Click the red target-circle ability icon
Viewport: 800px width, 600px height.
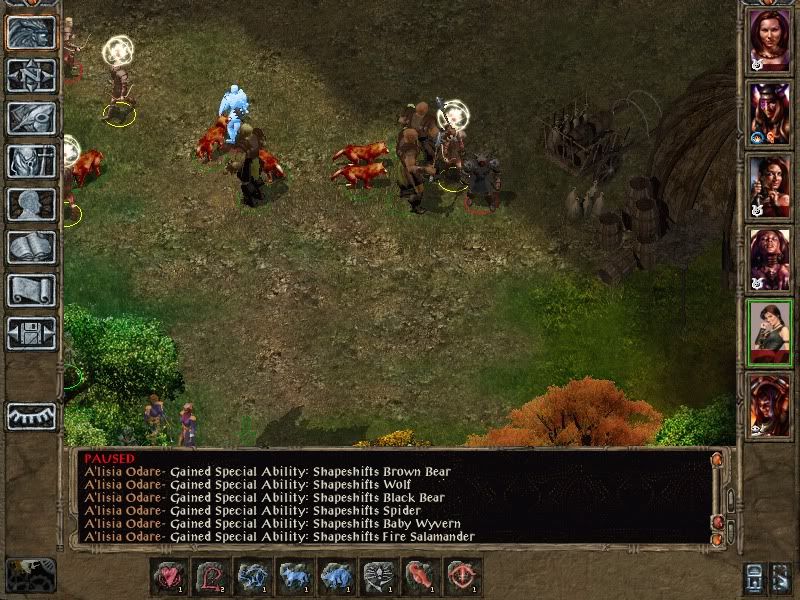463,576
